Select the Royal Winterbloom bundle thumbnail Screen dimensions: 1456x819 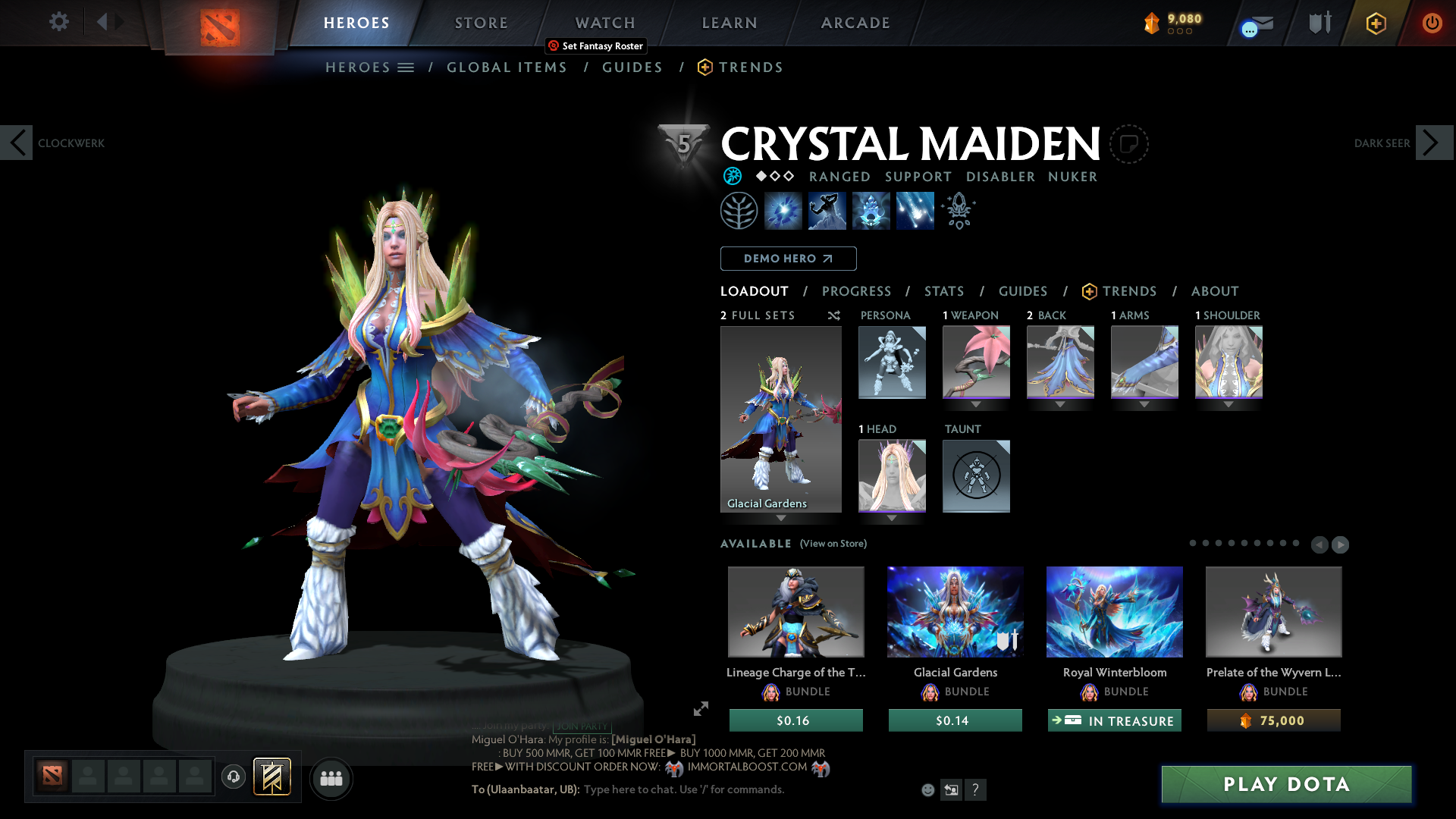coord(1114,612)
